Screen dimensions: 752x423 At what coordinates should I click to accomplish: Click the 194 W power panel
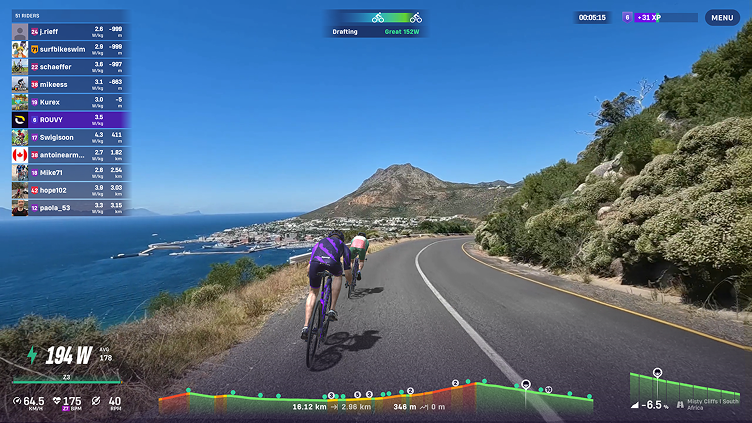point(66,358)
